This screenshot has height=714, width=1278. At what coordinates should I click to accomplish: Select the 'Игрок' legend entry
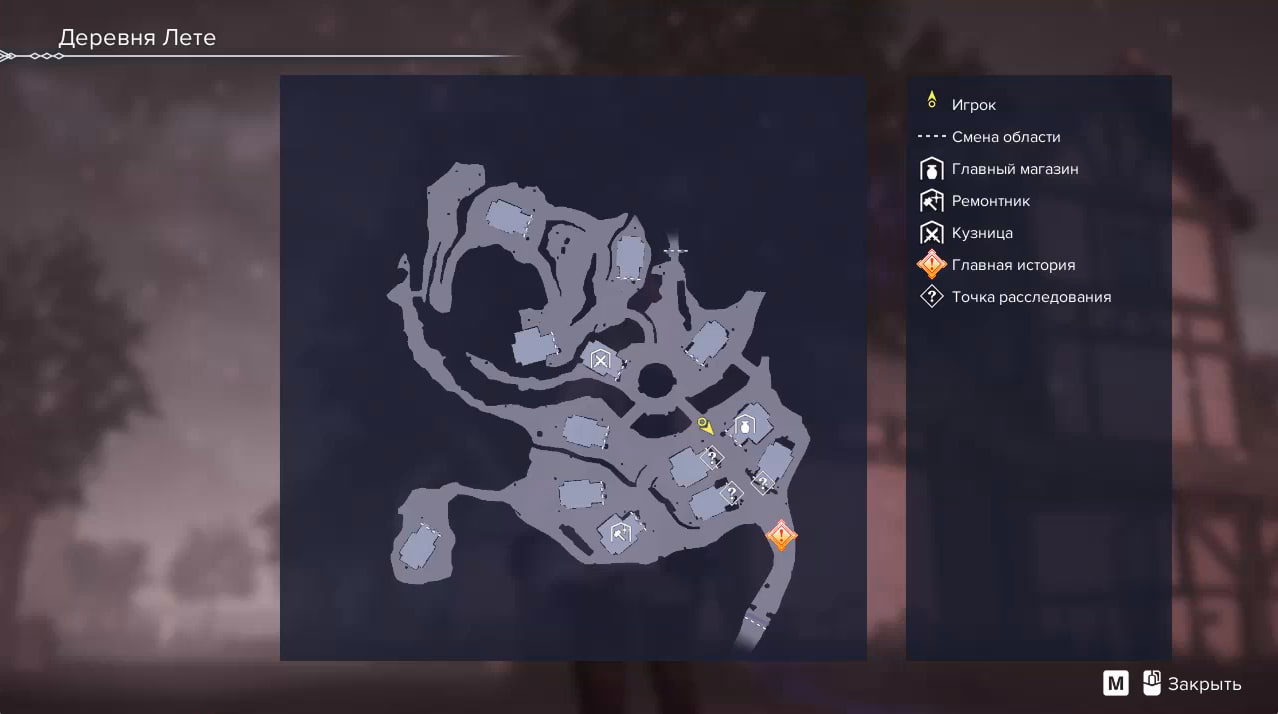pyautogui.click(x=973, y=105)
